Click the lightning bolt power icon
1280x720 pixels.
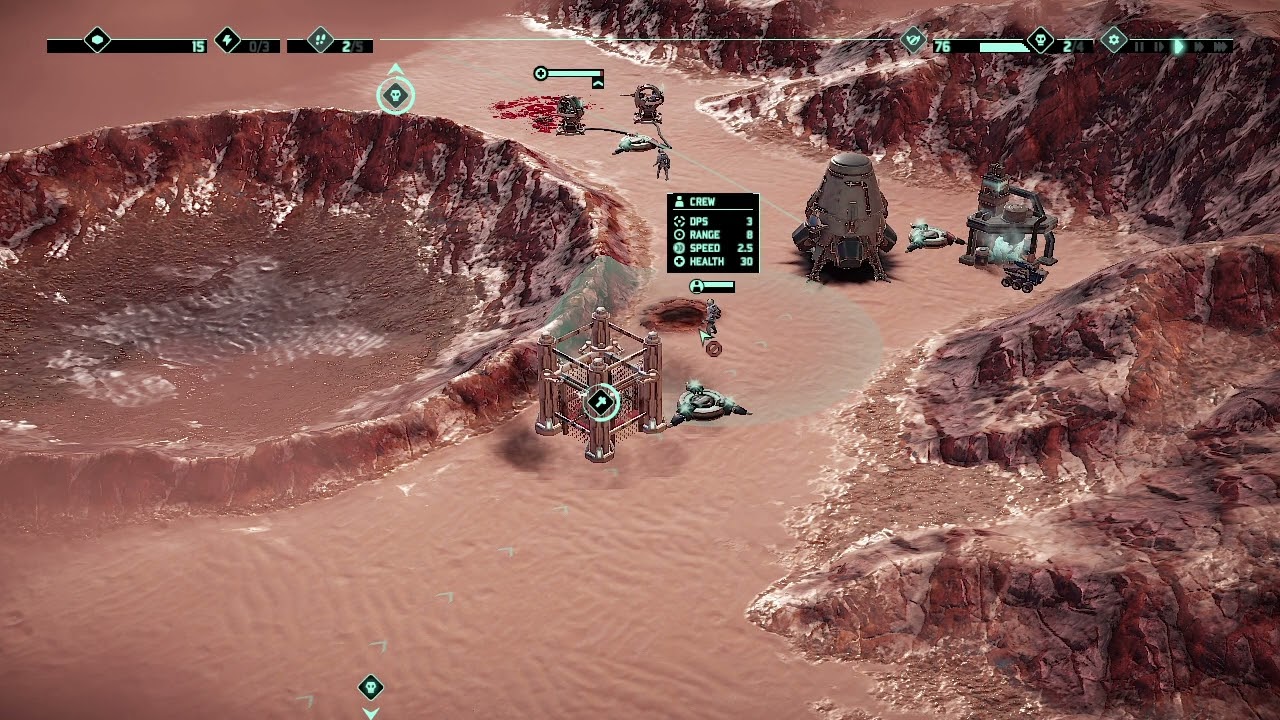[x=227, y=41]
